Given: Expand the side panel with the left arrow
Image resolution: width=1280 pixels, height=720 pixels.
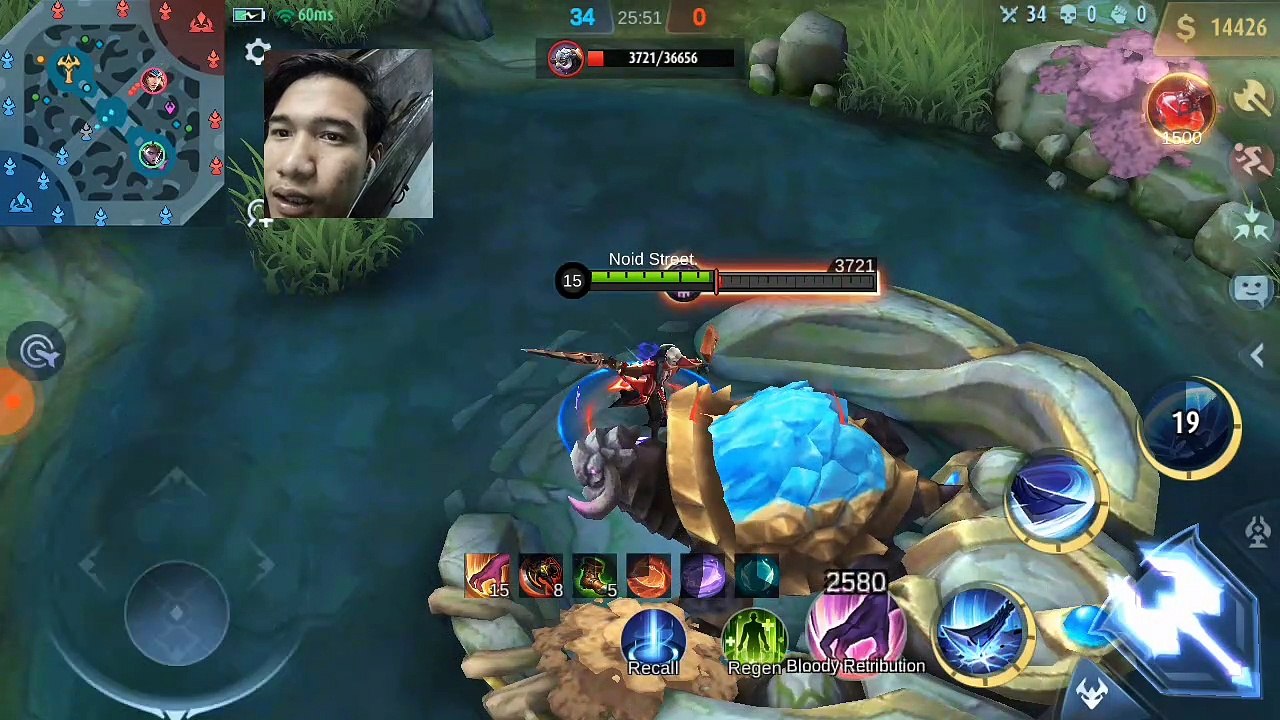Looking at the screenshot, I should coord(1257,355).
